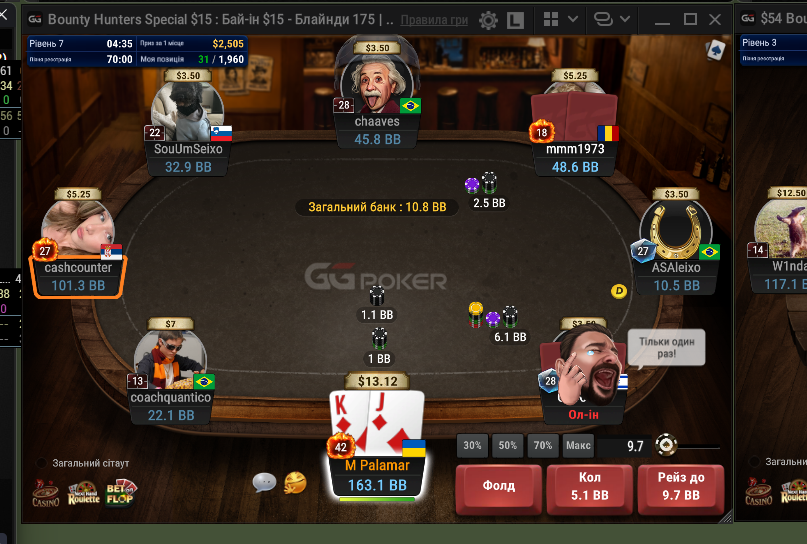Fold the hand with the Фолд button

[499, 487]
